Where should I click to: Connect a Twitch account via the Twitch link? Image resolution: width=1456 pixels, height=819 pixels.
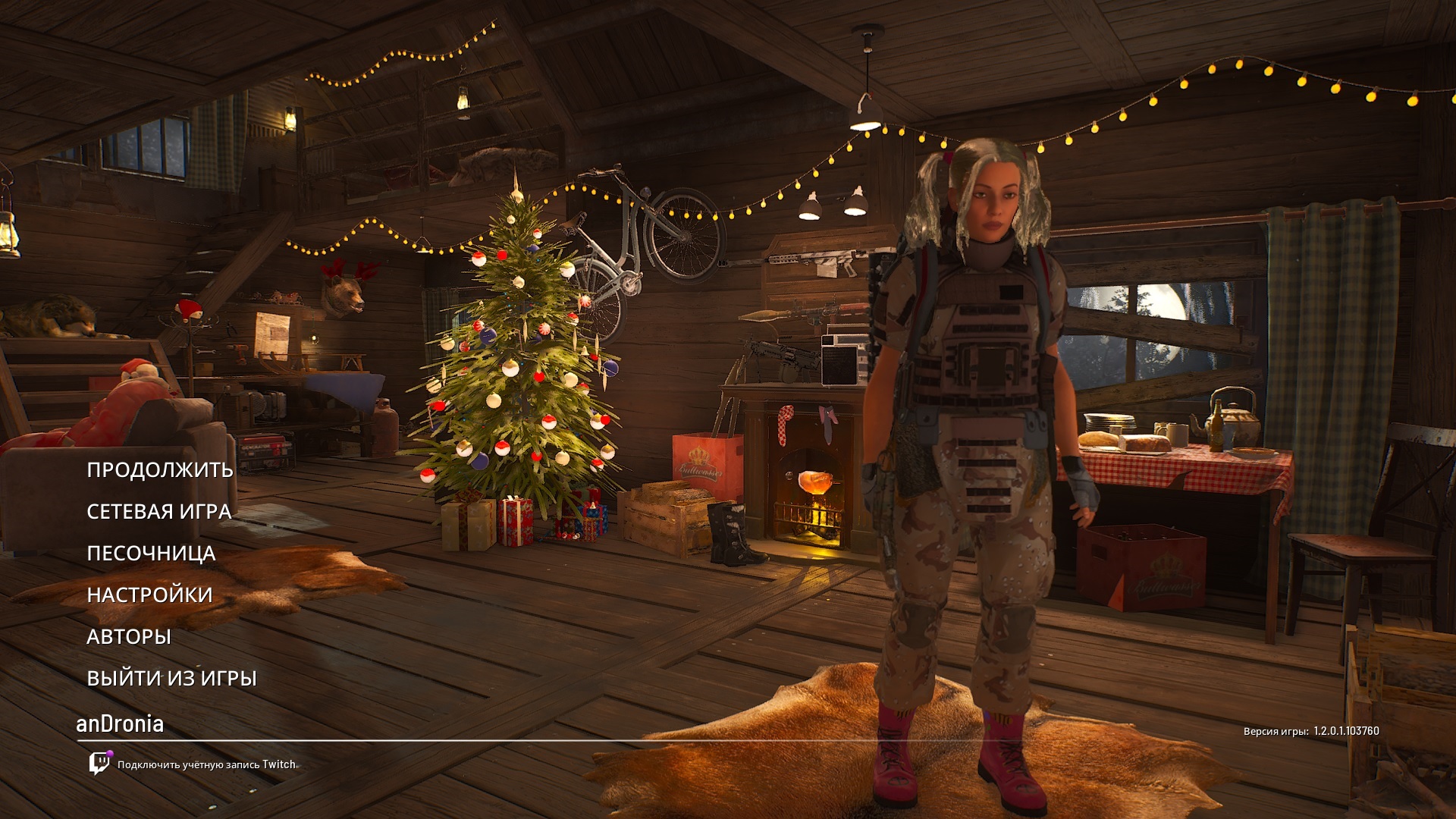tap(206, 764)
